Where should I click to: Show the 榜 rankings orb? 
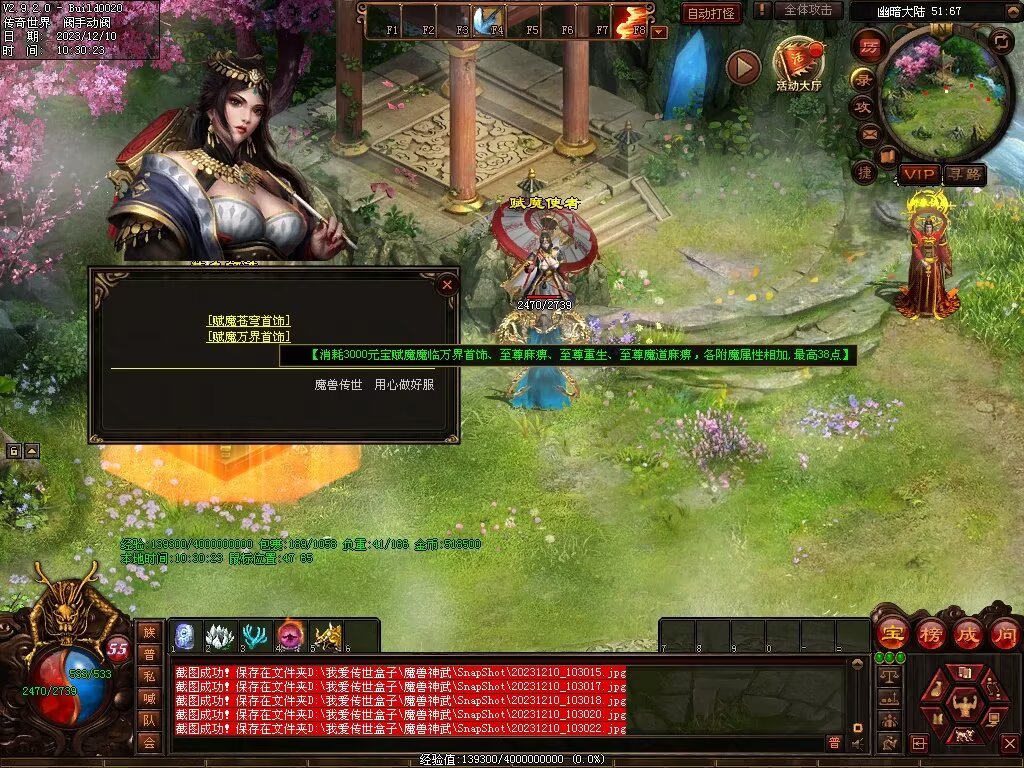pos(929,634)
